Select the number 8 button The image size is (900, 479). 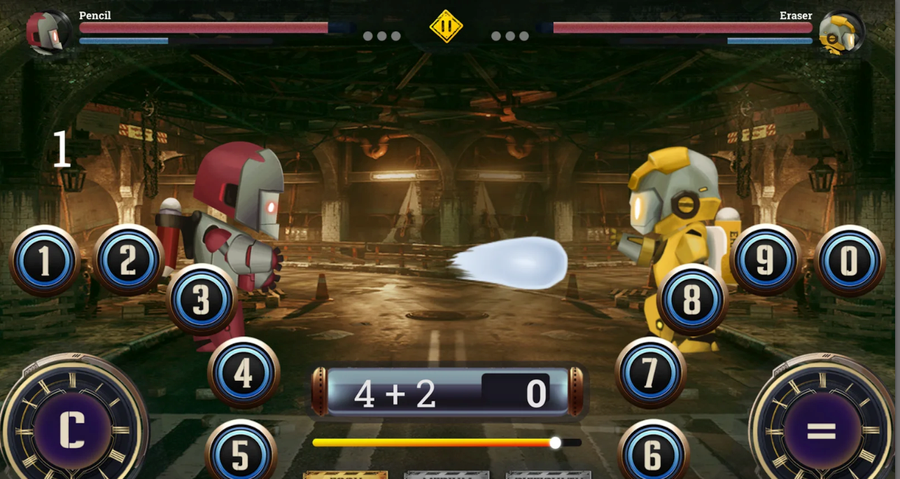692,299
